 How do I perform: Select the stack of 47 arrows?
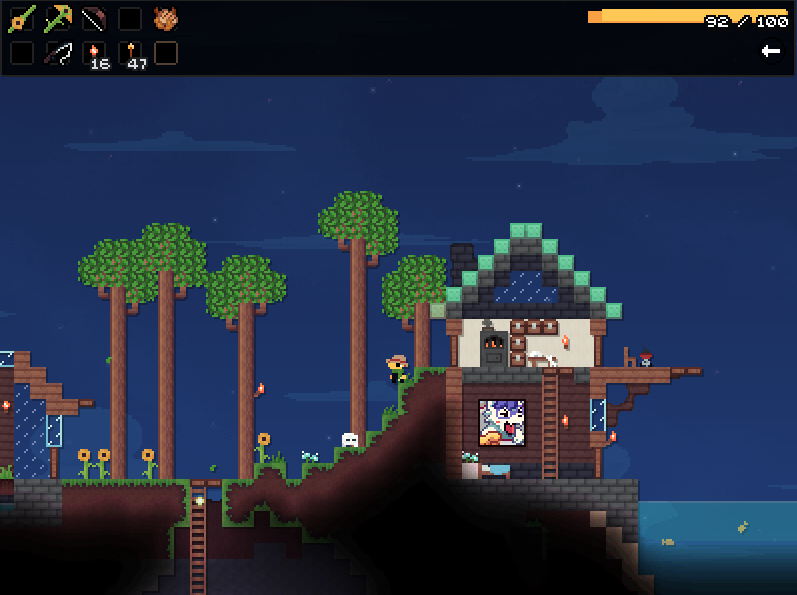[x=131, y=54]
